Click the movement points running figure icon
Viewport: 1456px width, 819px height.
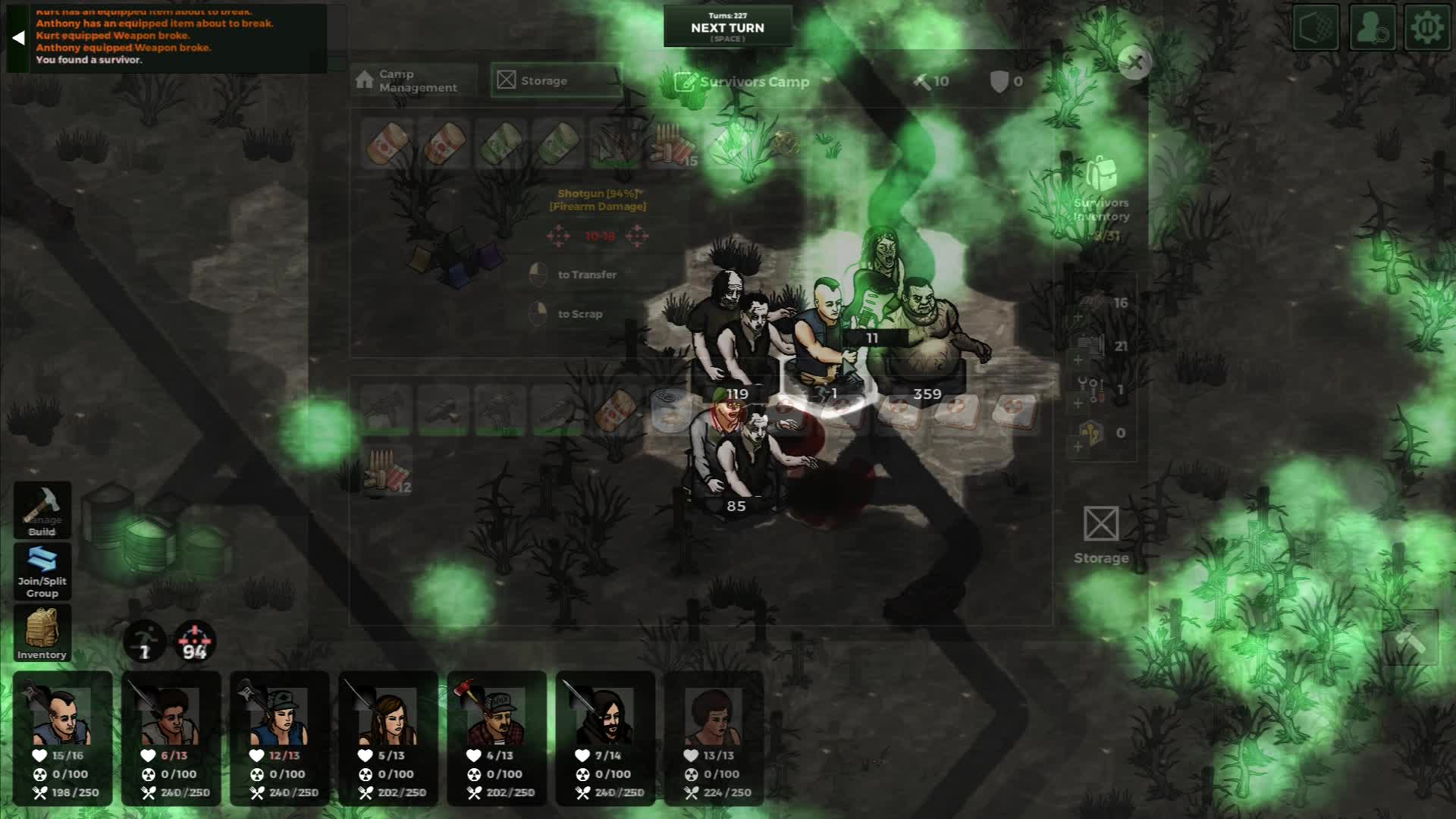[x=145, y=642]
